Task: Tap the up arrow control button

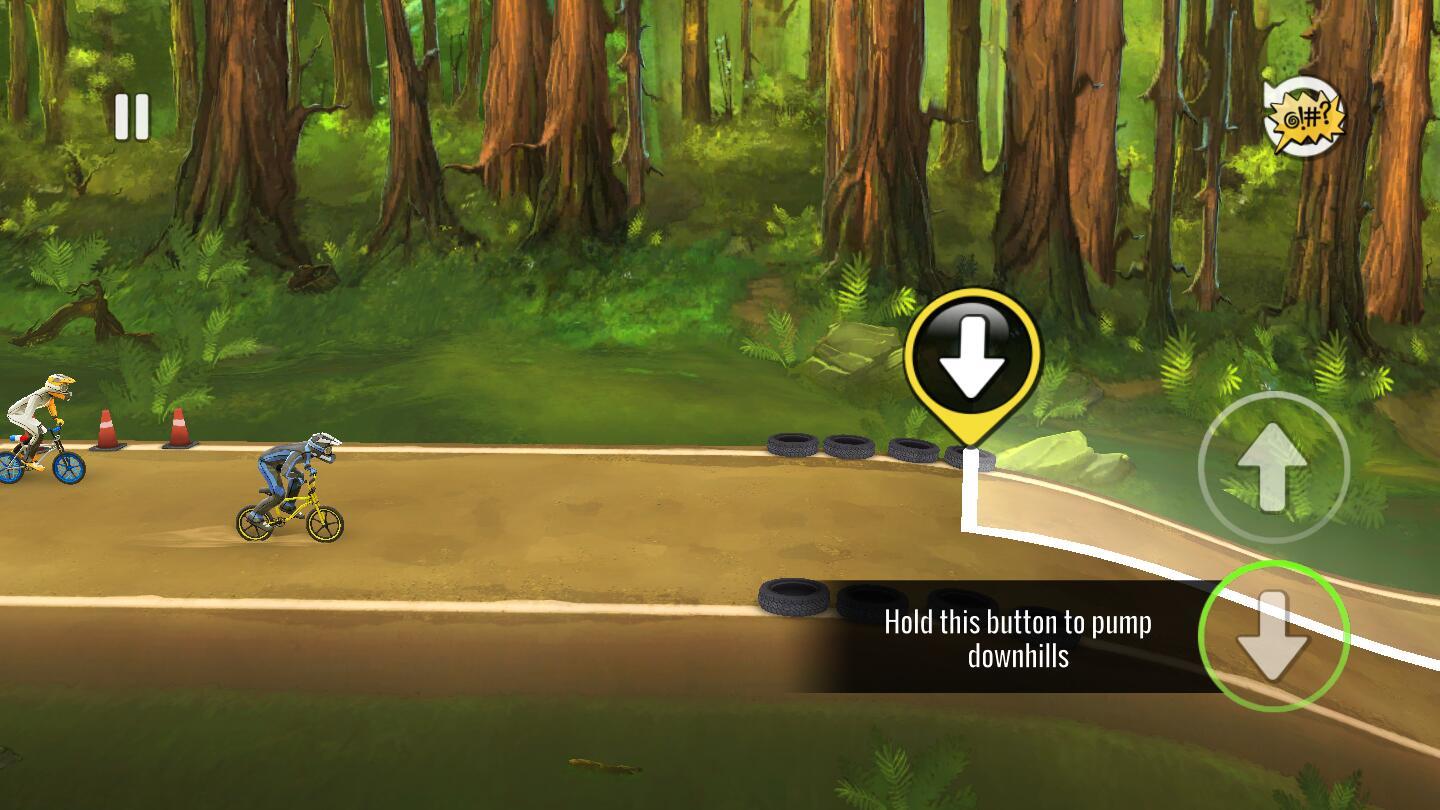Action: 1273,467
